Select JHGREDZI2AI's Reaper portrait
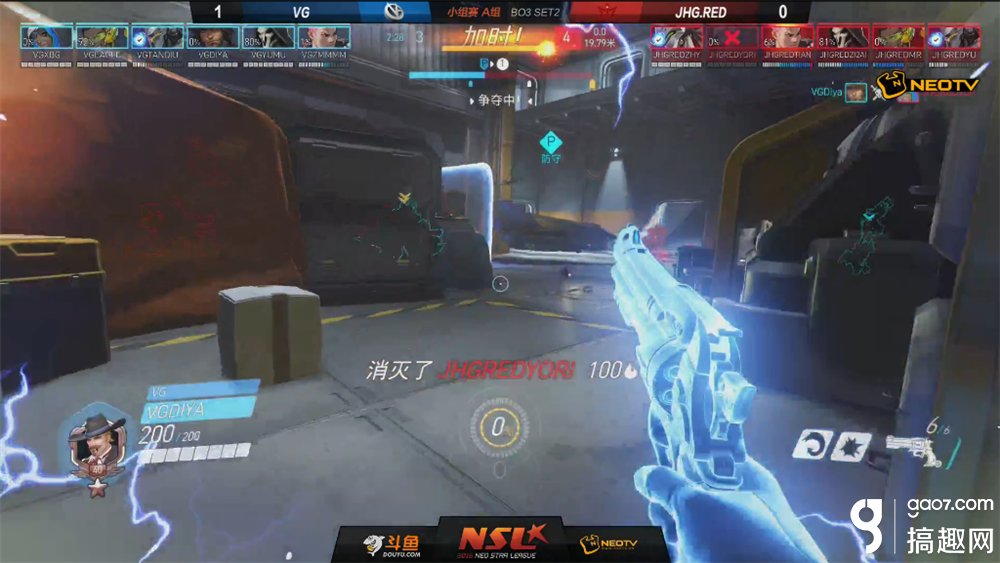 pyautogui.click(x=843, y=37)
